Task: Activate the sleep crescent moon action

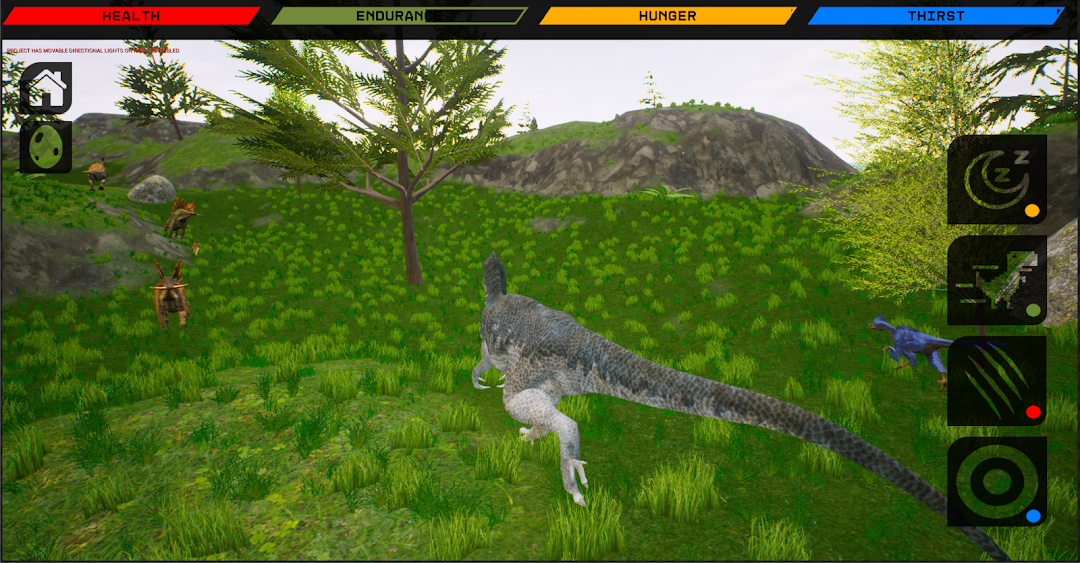Action: (996, 180)
